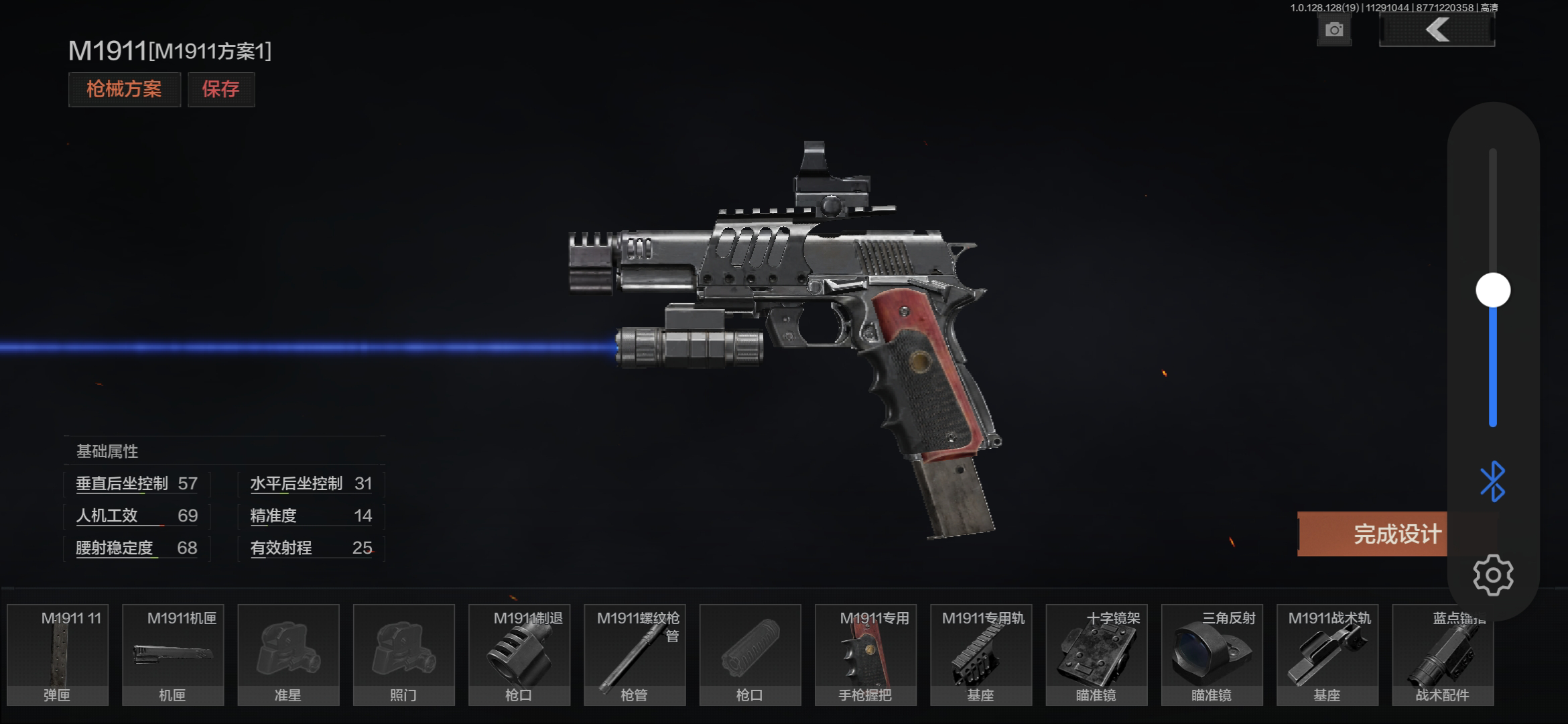Image resolution: width=1568 pixels, height=724 pixels.
Task: Open the gear settings icon
Action: pyautogui.click(x=1493, y=575)
